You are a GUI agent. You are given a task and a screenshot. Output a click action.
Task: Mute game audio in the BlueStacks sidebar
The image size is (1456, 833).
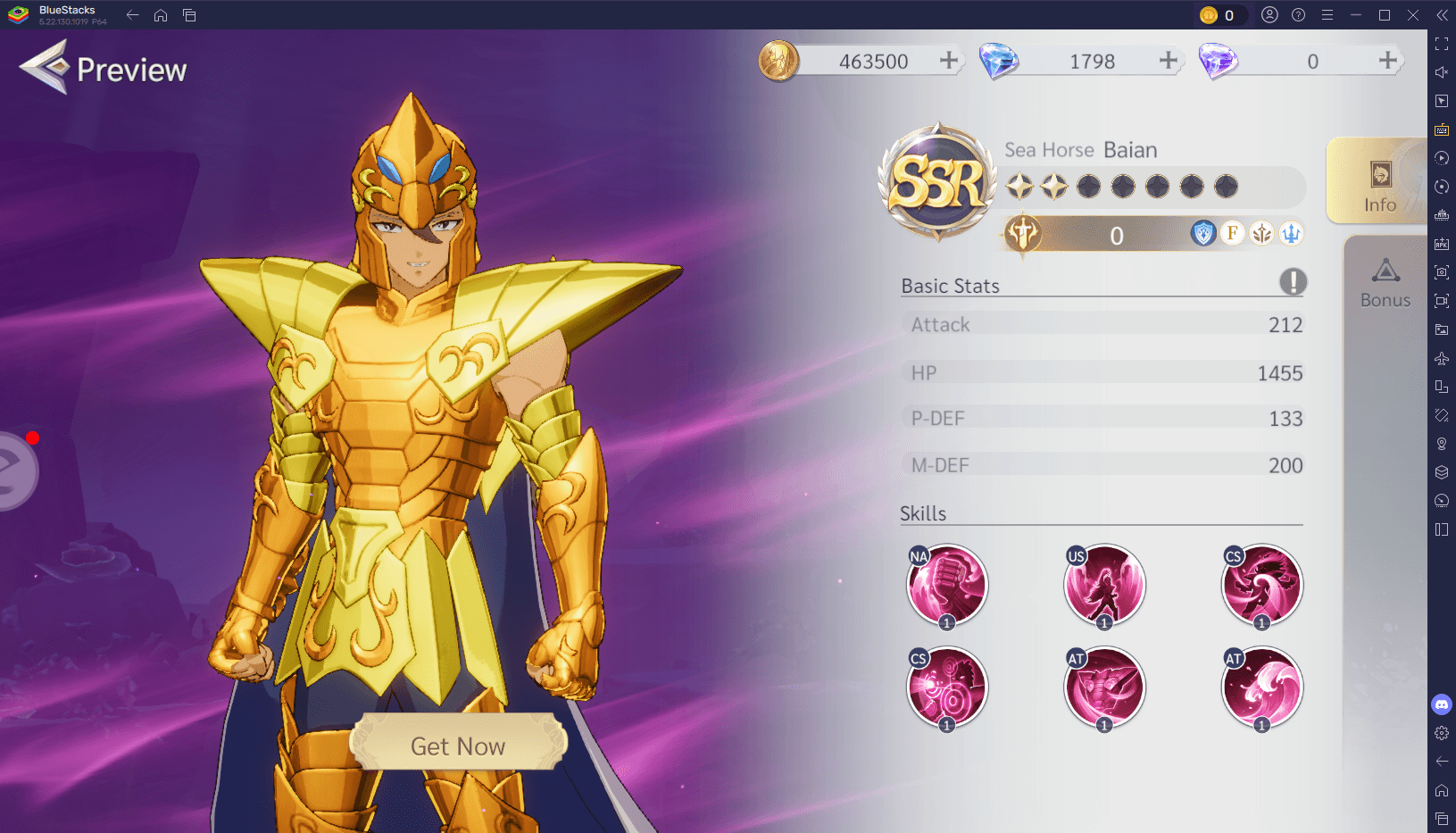point(1441,72)
